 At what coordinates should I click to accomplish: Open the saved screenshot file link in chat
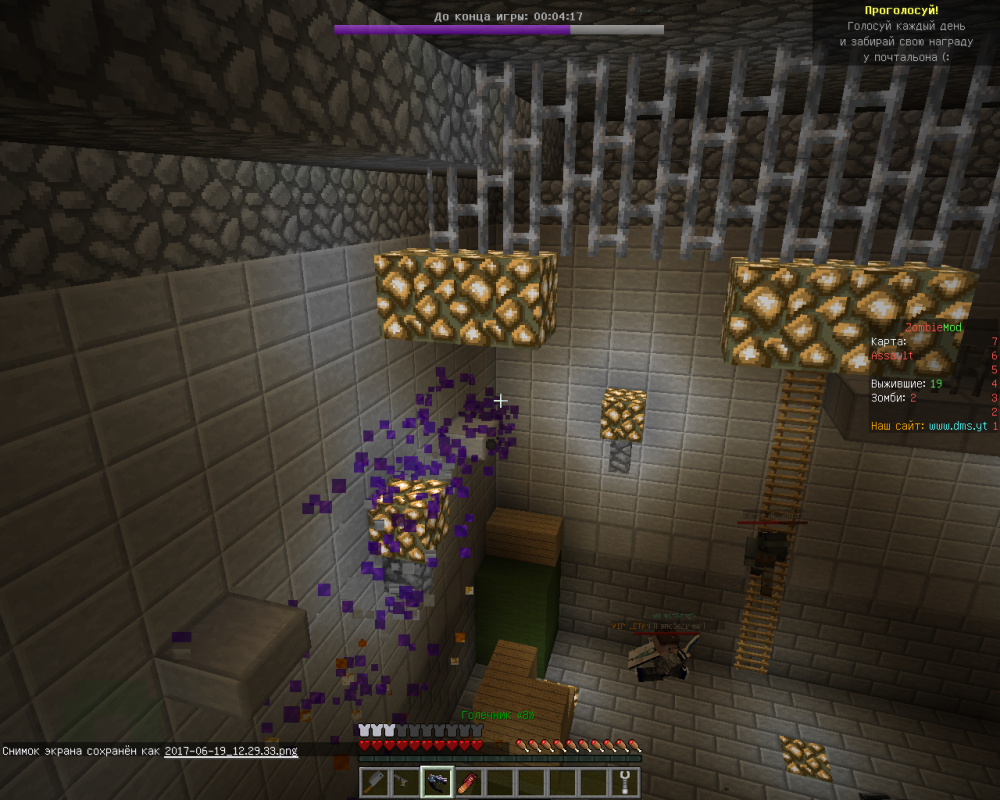point(231,750)
